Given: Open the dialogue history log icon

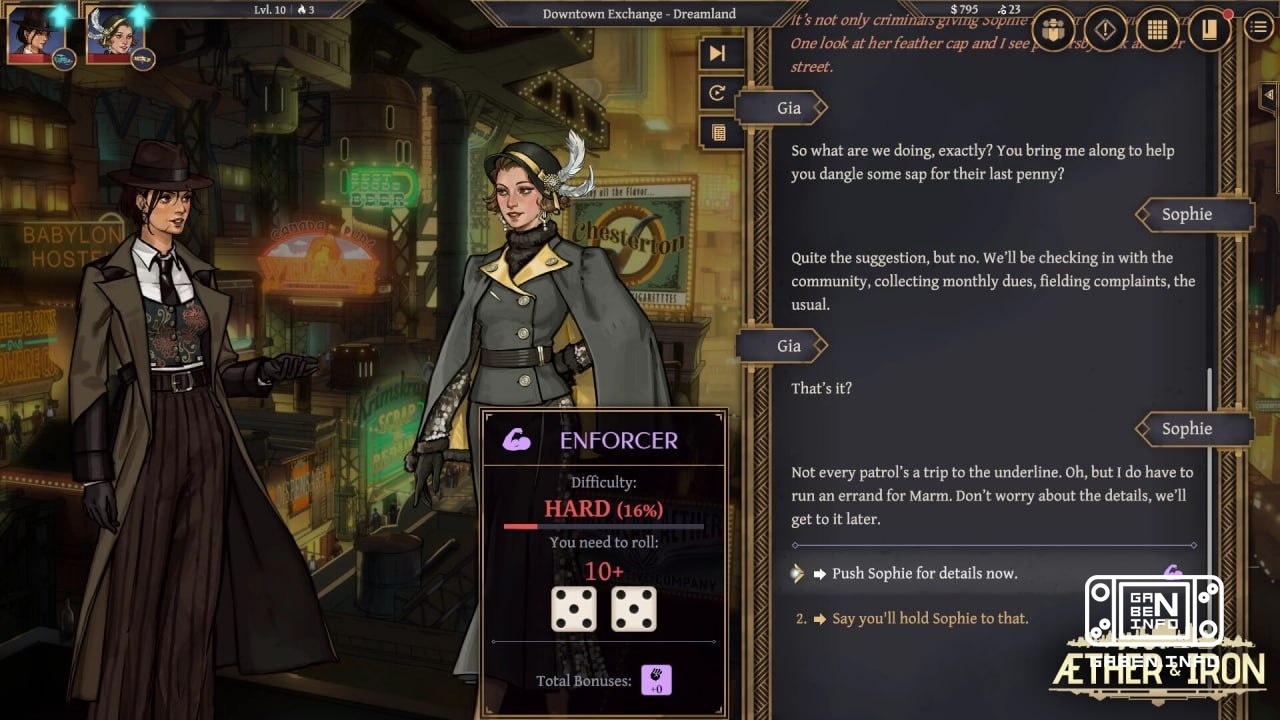Looking at the screenshot, I should (719, 131).
